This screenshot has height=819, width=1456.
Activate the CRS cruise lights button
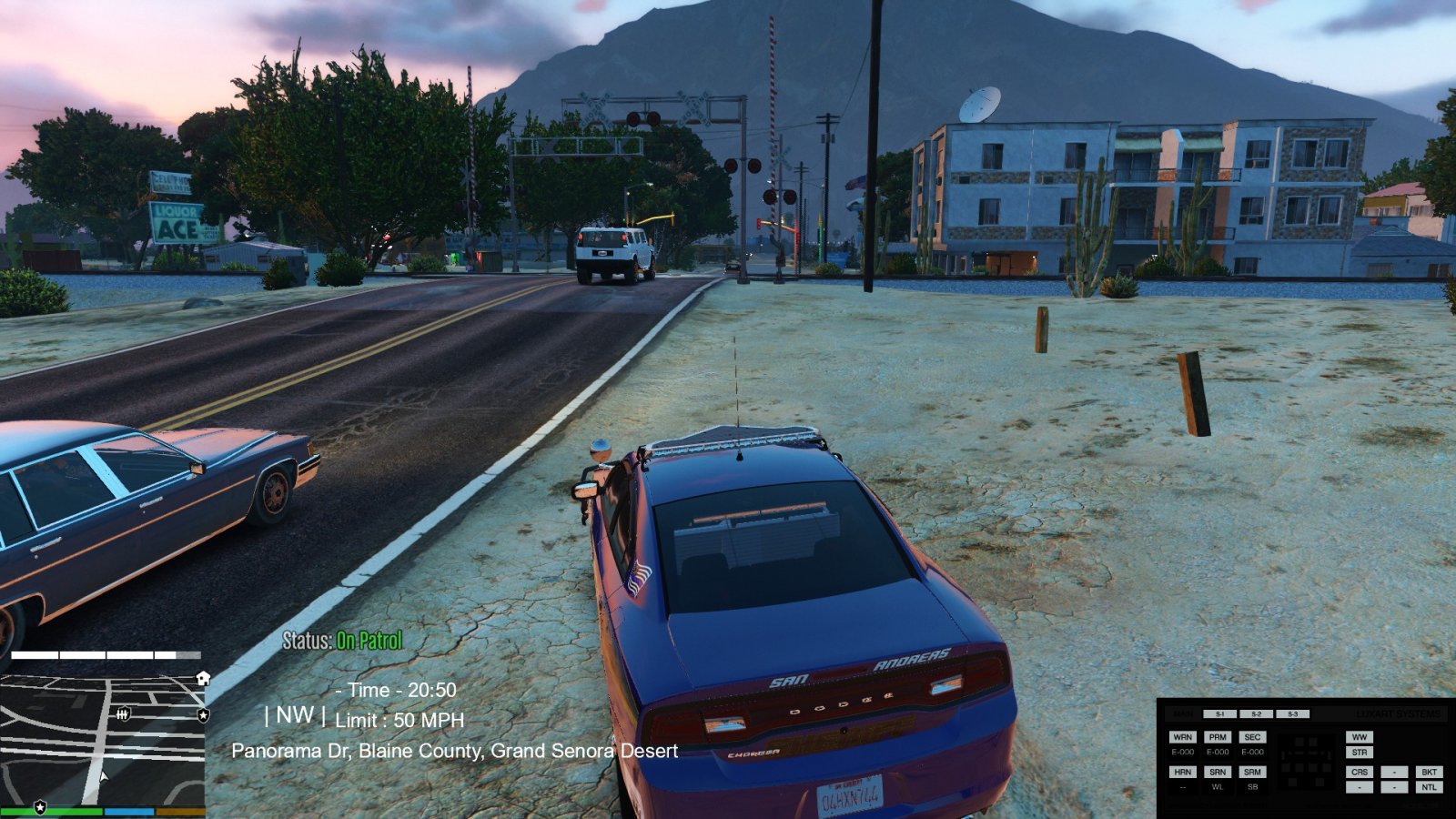click(x=1360, y=772)
